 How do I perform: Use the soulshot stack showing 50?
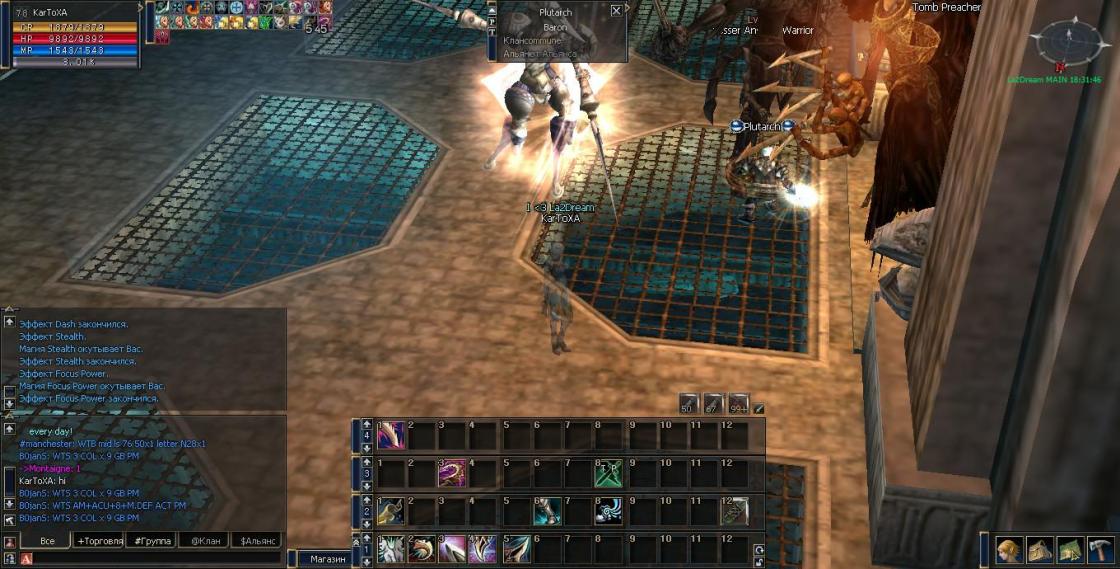tap(689, 403)
